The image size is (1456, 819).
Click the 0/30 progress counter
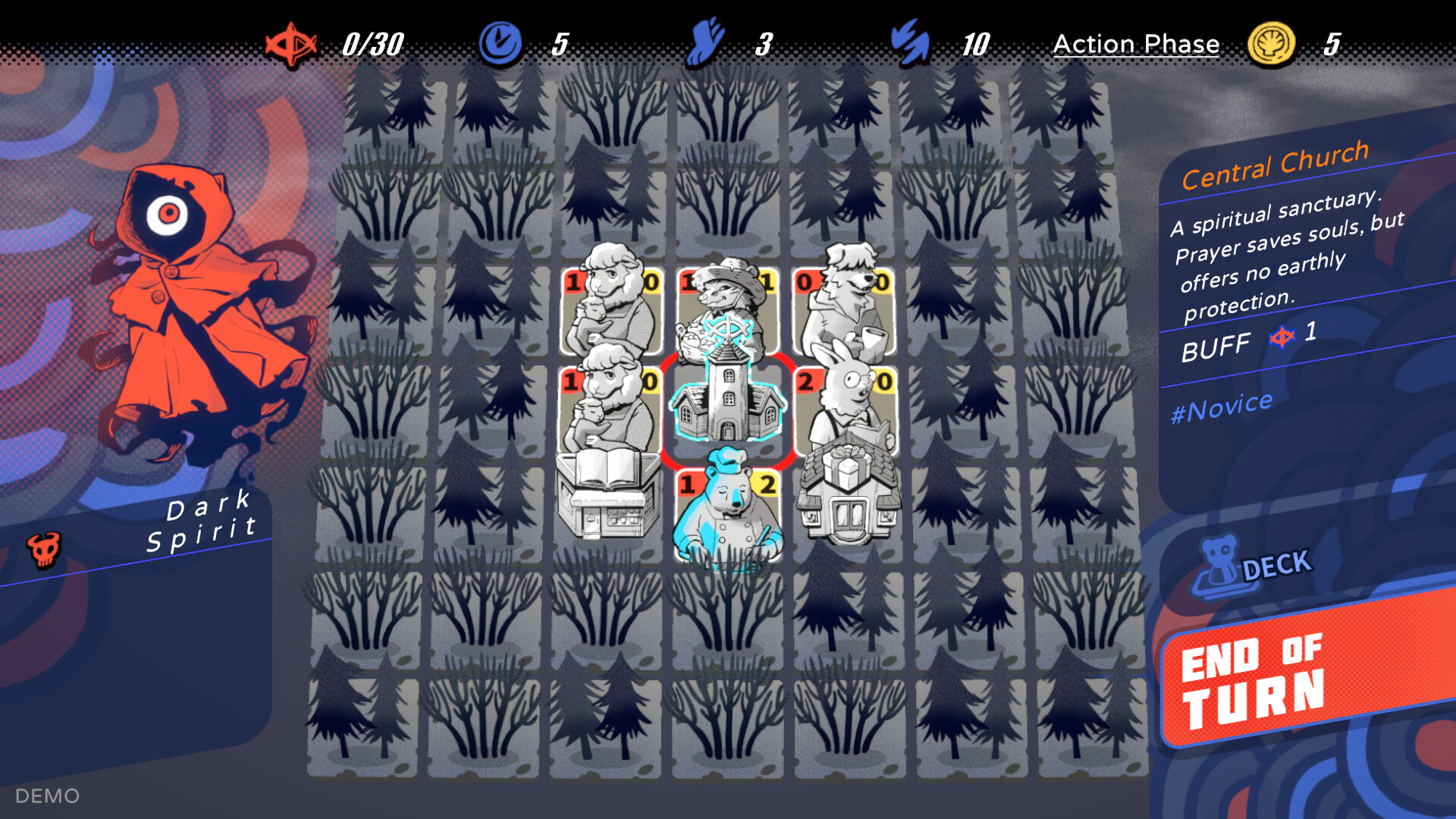(374, 43)
